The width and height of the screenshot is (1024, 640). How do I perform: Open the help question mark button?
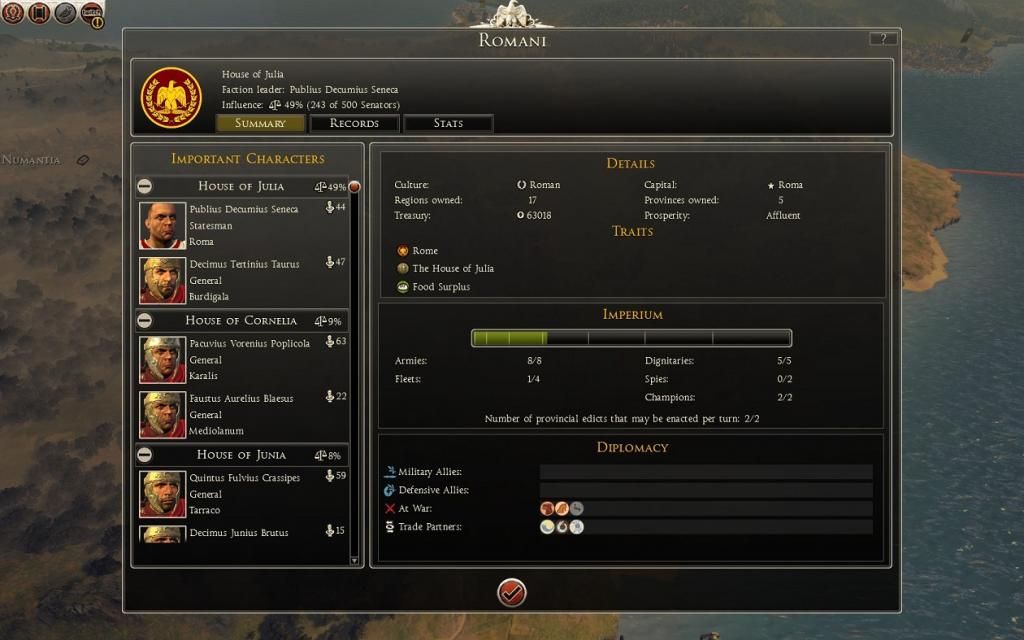pos(883,39)
